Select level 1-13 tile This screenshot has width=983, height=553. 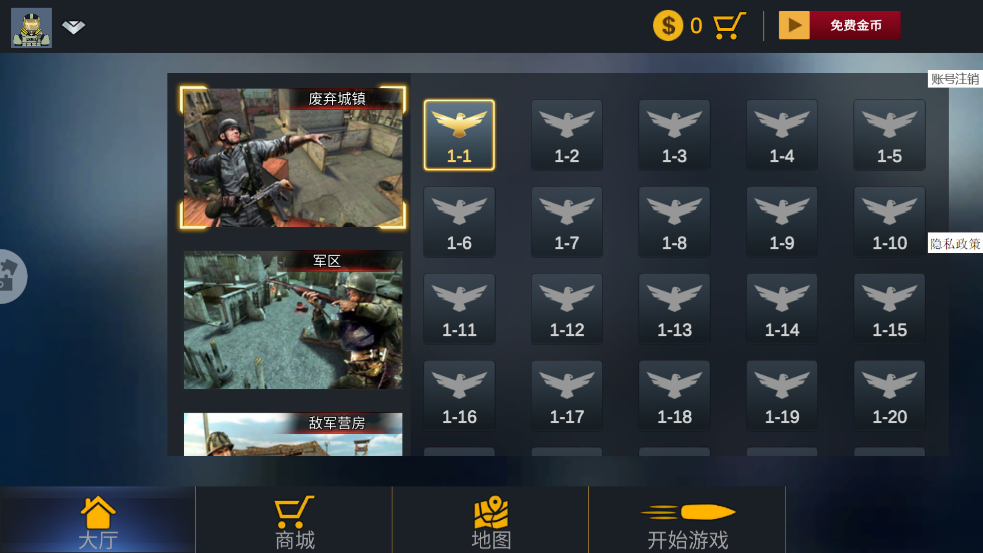pyautogui.click(x=674, y=309)
